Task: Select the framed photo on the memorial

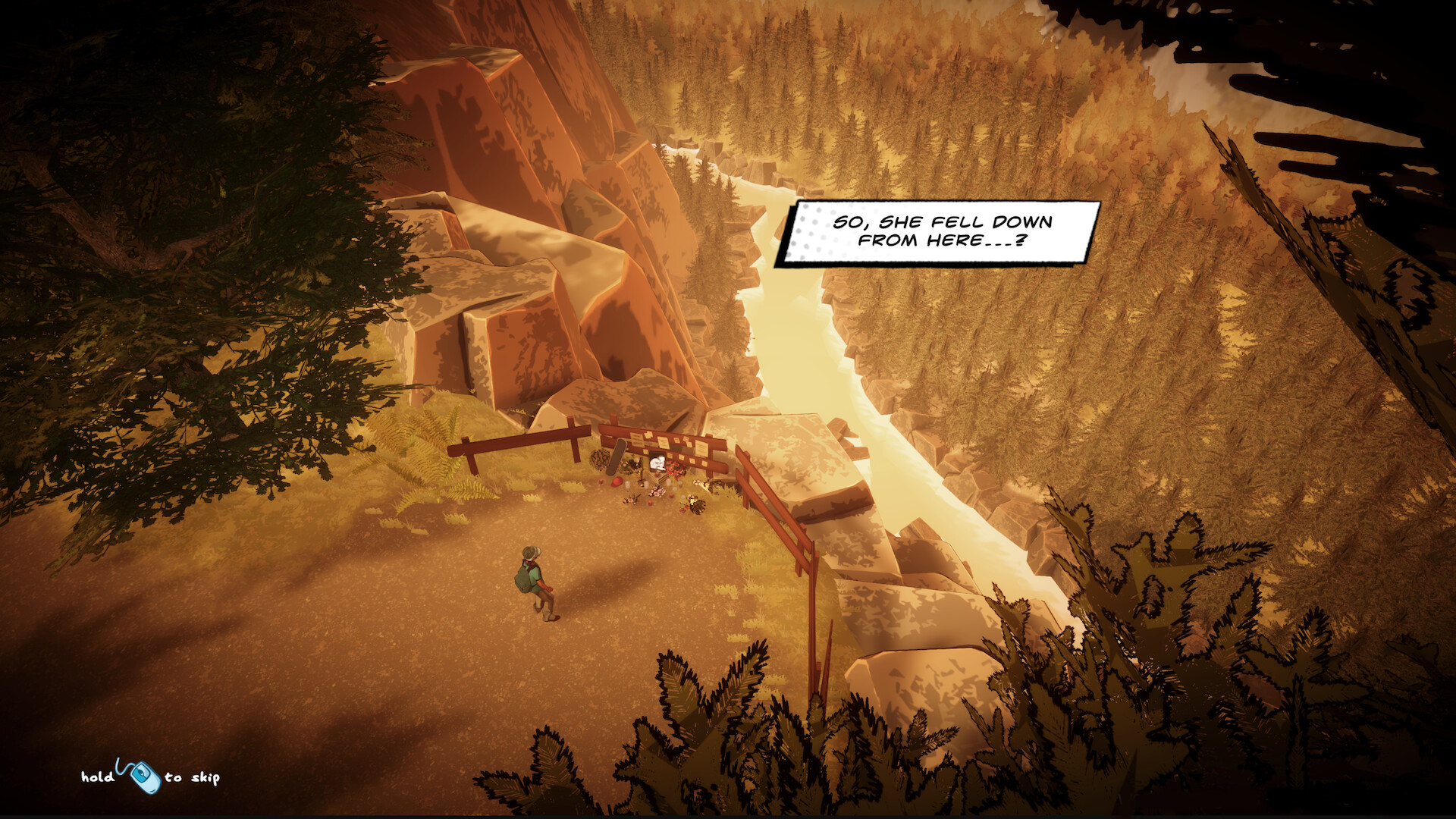Action: (657, 463)
